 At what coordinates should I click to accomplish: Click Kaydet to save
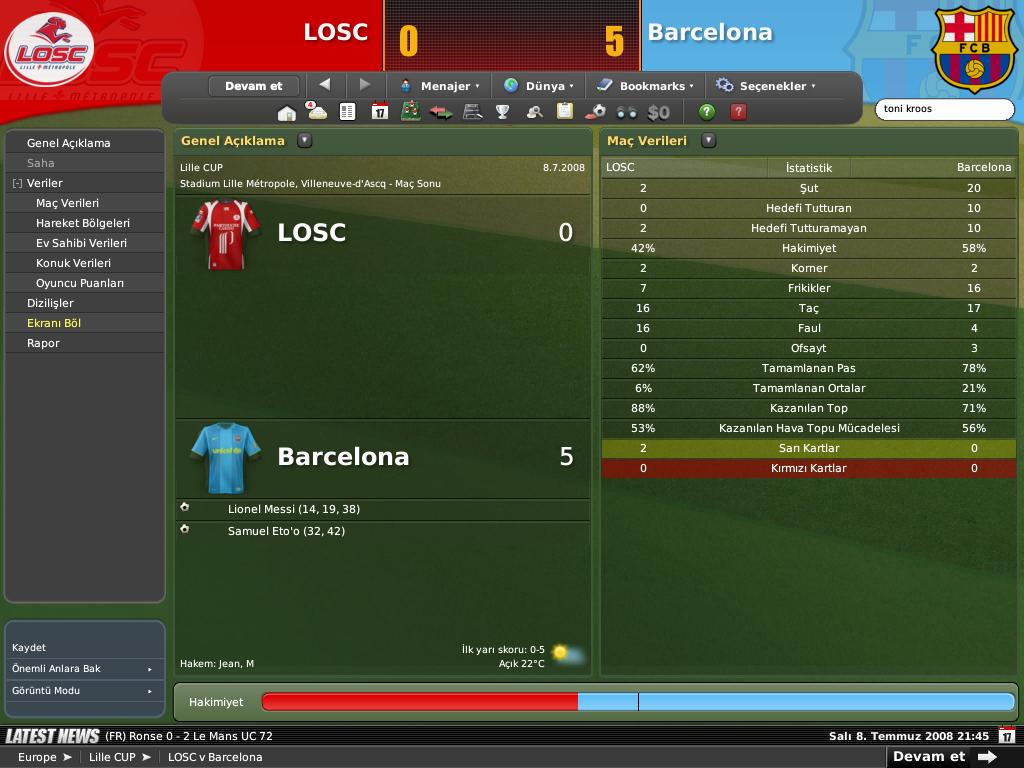point(29,647)
